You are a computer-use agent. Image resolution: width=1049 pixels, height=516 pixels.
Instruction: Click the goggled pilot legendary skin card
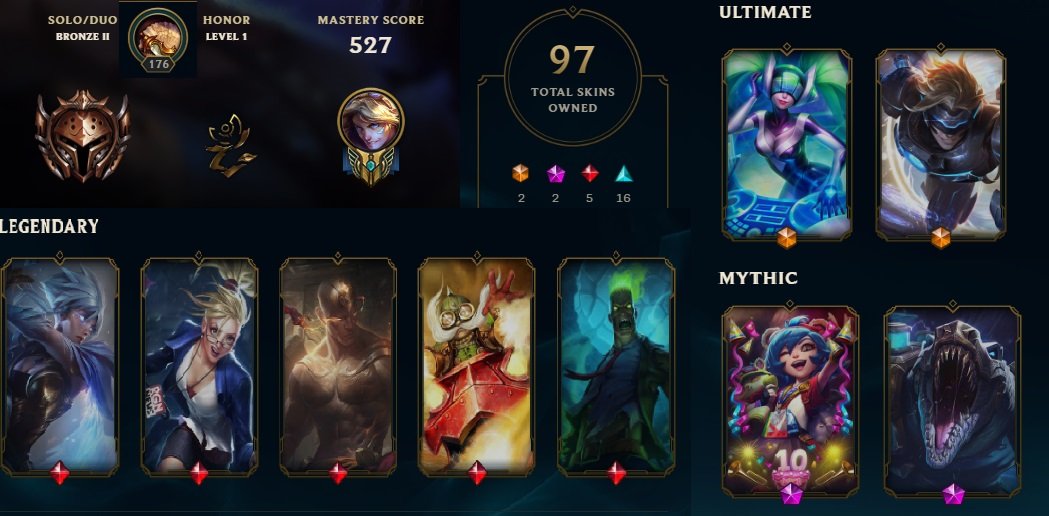tap(476, 365)
